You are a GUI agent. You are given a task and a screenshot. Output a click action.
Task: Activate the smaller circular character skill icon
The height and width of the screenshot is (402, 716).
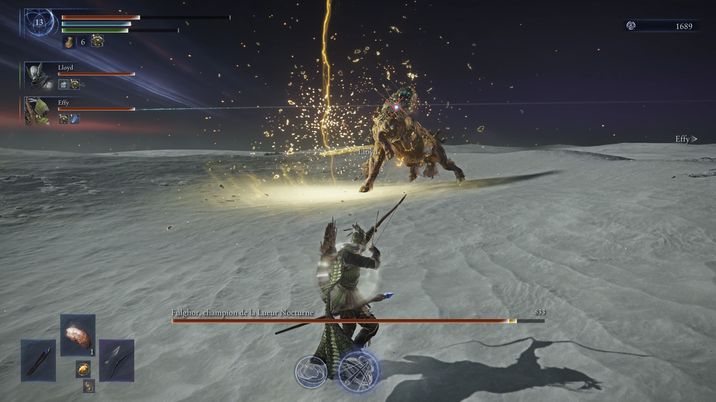(x=311, y=371)
